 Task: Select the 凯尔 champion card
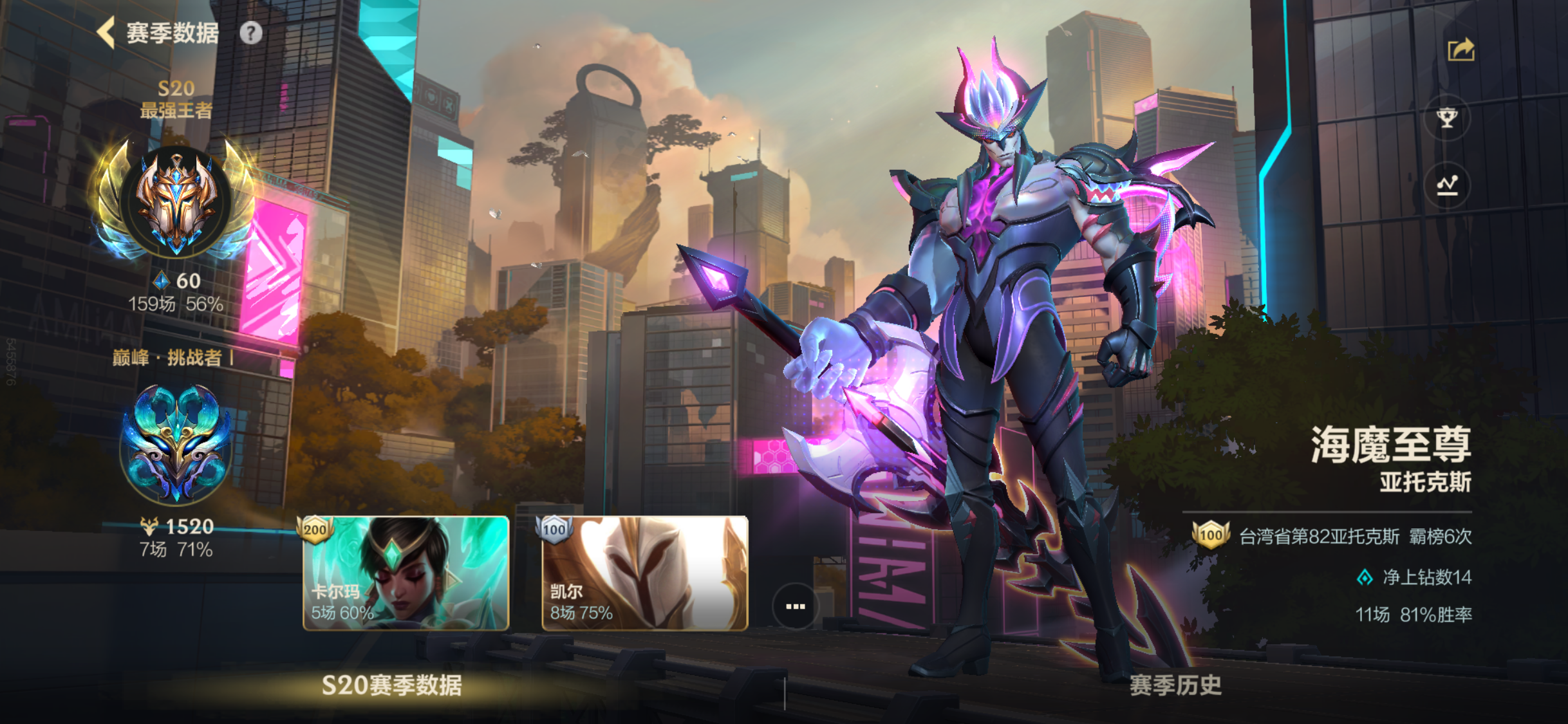click(x=644, y=573)
